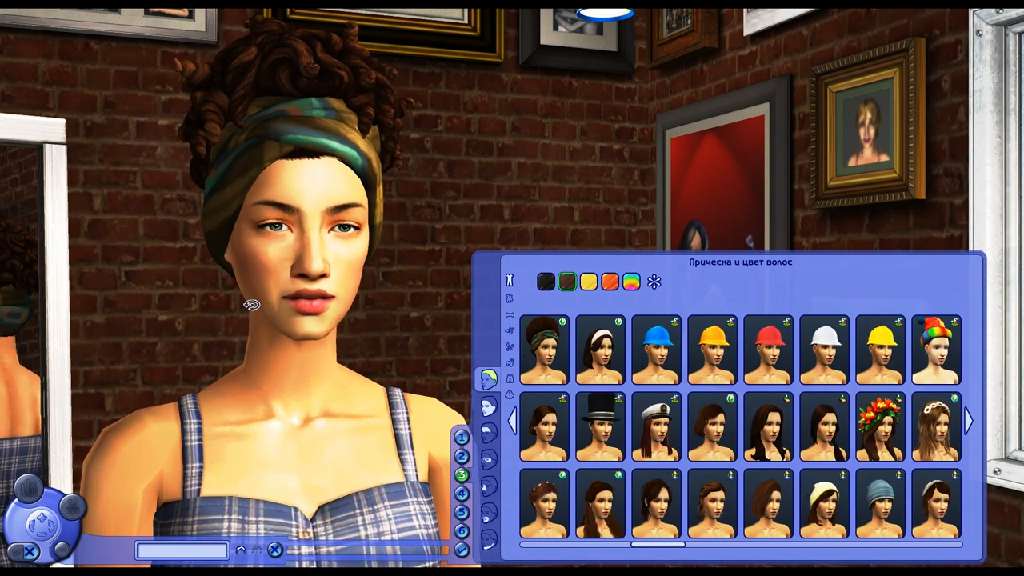Select the green headband updo hairstyle
Viewport: 1024px width, 576px height.
click(x=544, y=349)
